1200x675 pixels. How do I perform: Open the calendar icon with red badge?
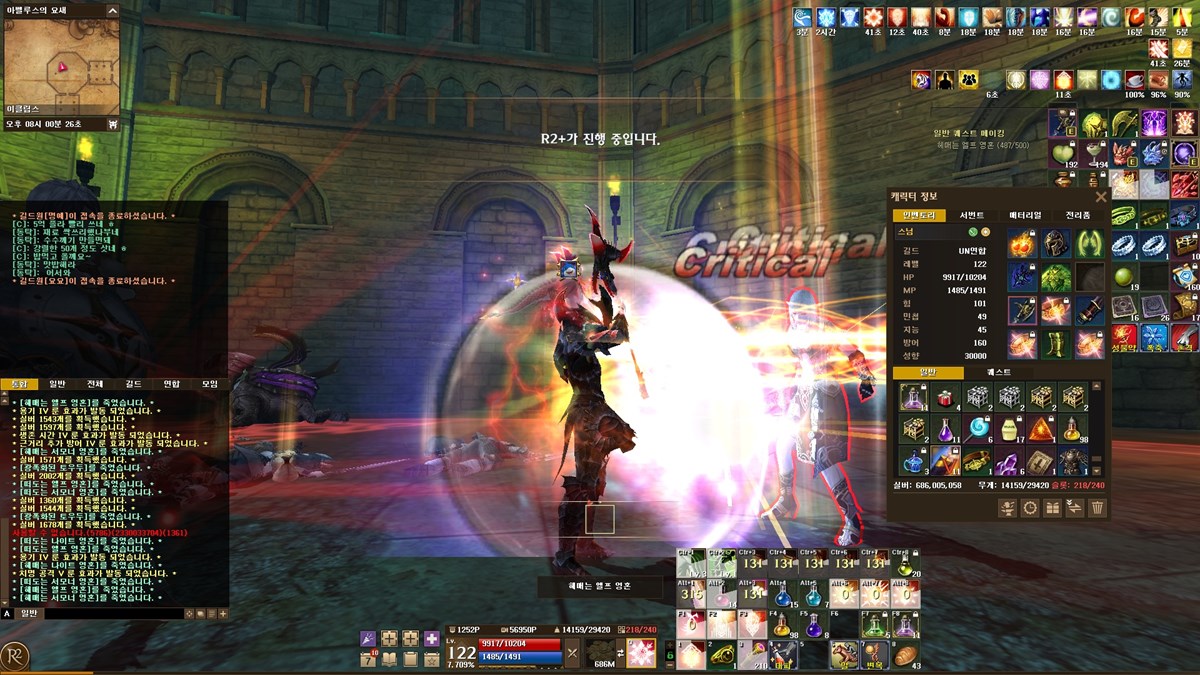pos(368,658)
